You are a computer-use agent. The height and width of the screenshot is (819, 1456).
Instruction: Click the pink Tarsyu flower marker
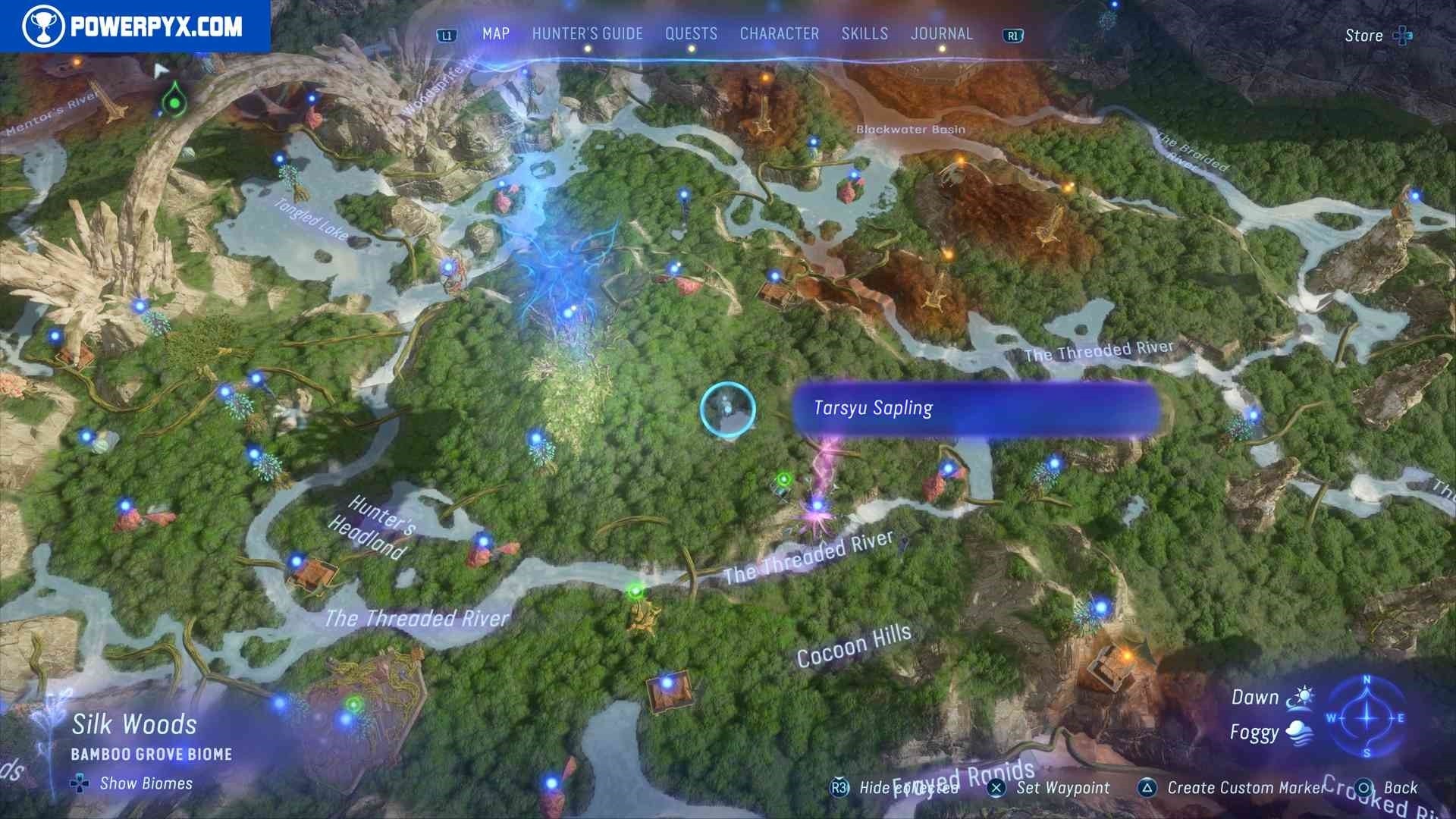coord(817,506)
